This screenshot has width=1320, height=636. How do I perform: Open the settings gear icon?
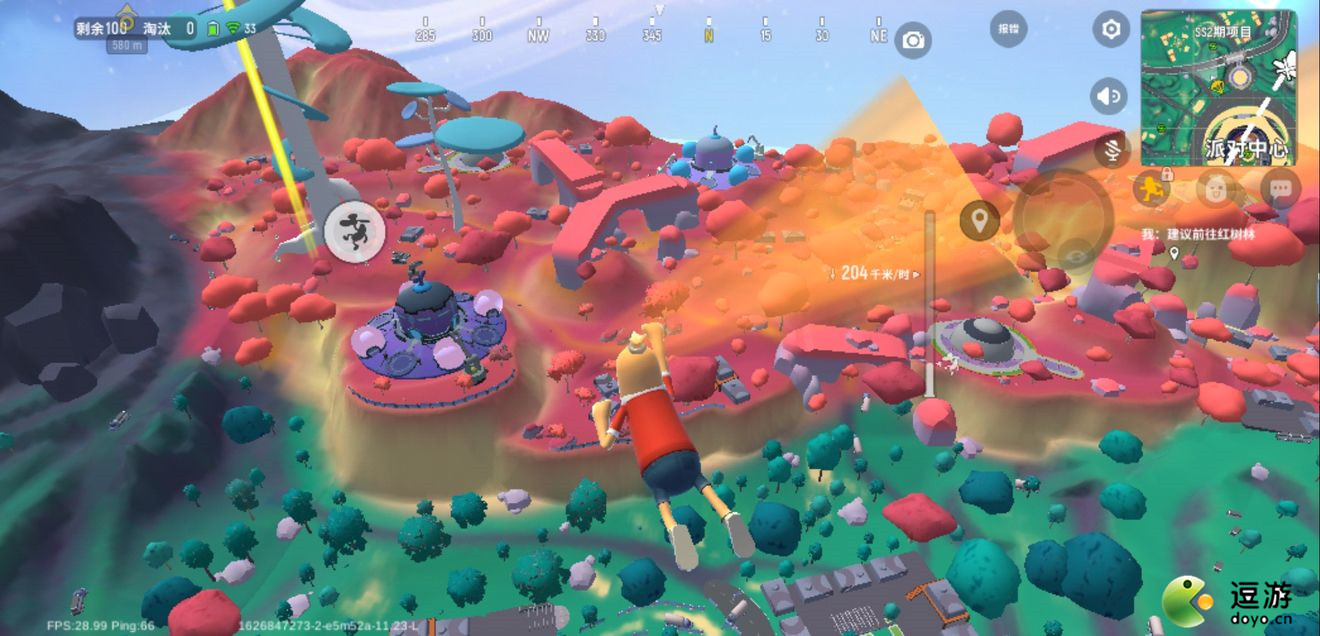click(1110, 30)
